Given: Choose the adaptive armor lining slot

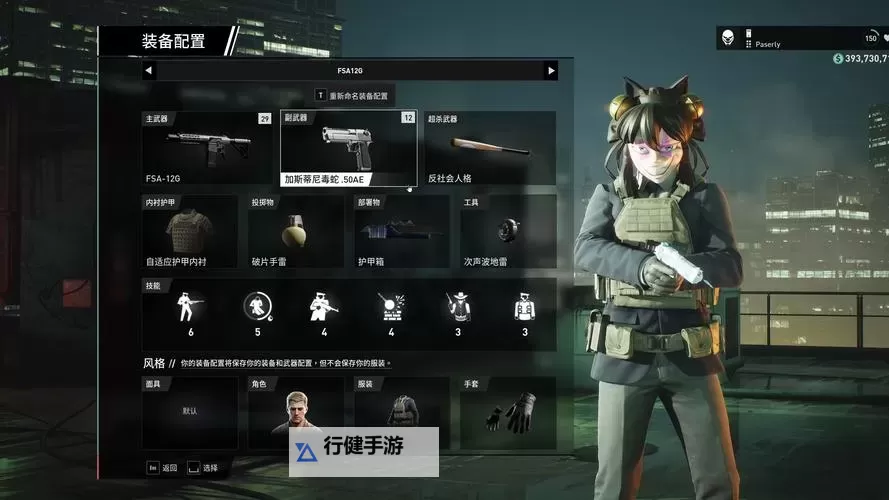Looking at the screenshot, I should coord(190,232).
